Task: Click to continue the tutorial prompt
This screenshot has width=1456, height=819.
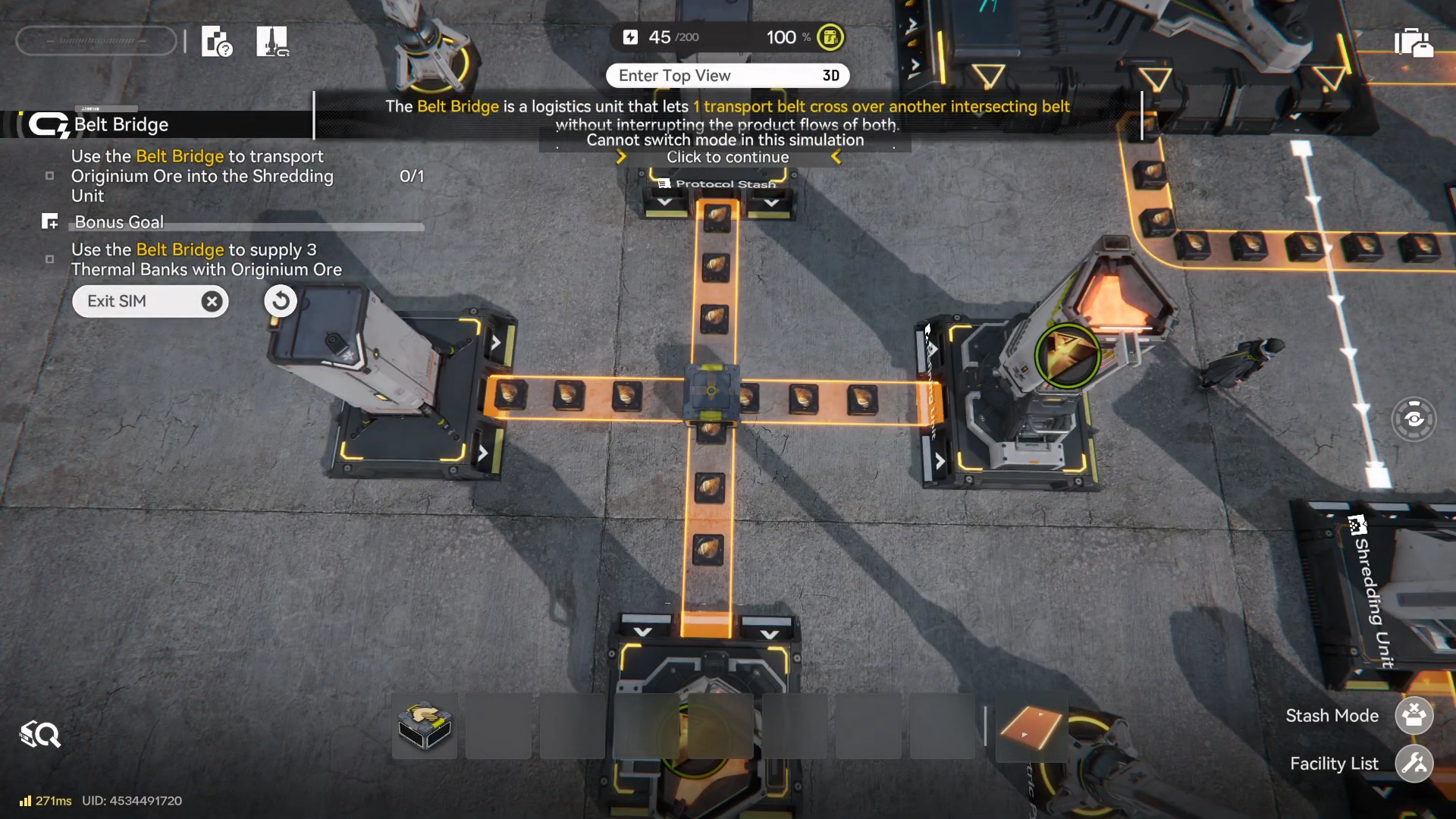Action: click(x=727, y=157)
